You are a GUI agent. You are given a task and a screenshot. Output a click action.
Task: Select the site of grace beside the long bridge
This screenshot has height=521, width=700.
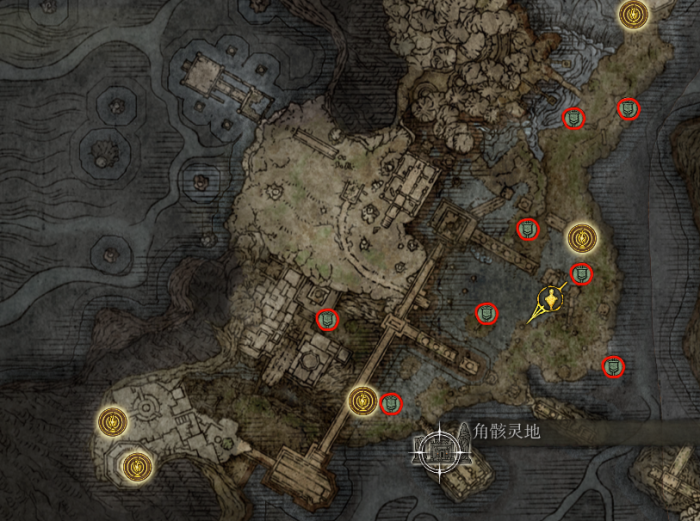click(361, 401)
